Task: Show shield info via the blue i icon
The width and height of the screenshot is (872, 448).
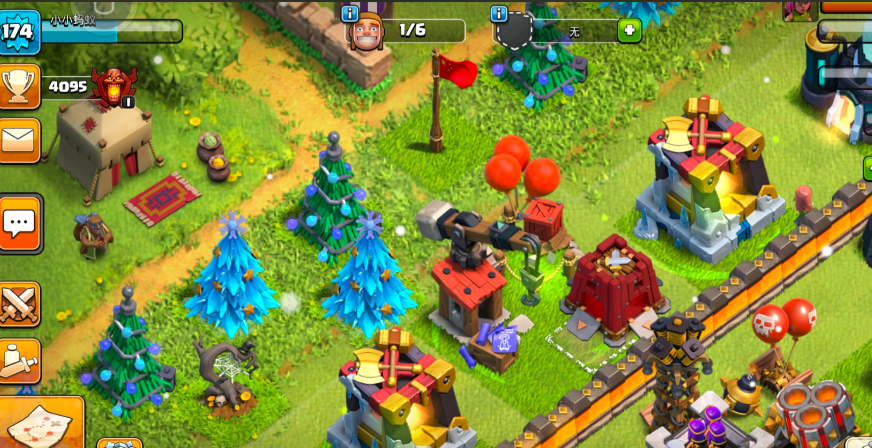Action: tap(499, 13)
